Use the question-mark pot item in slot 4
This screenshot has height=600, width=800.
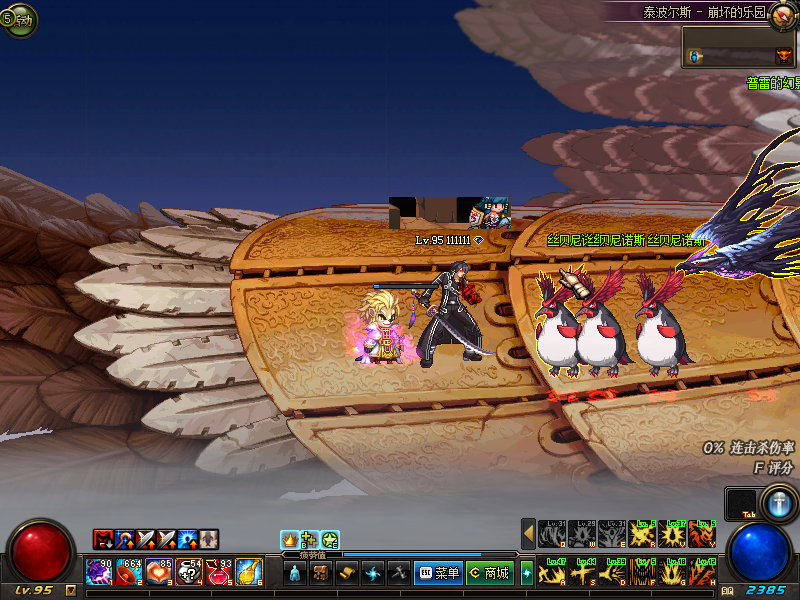tap(188, 572)
